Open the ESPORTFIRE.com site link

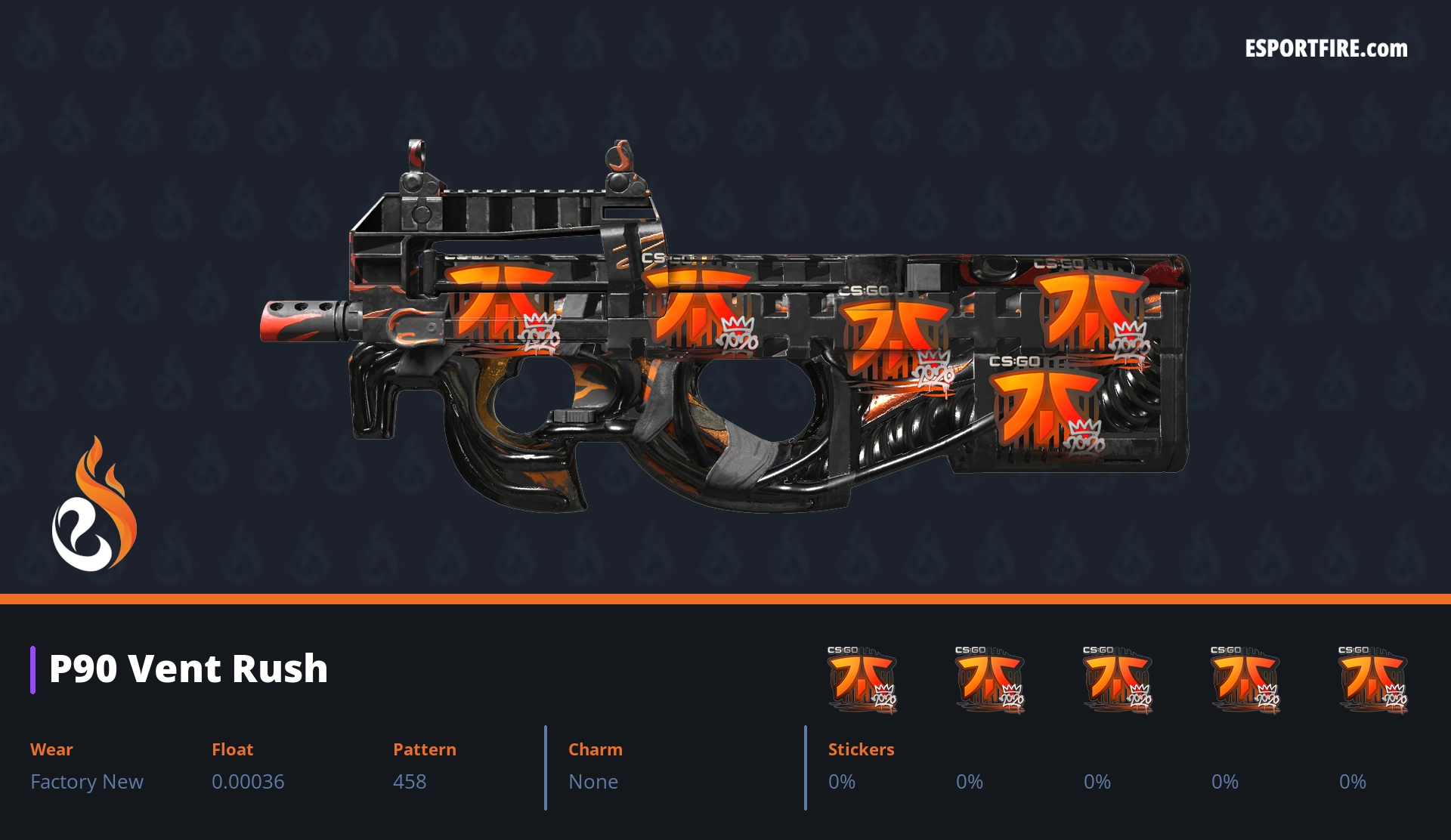tap(1326, 49)
